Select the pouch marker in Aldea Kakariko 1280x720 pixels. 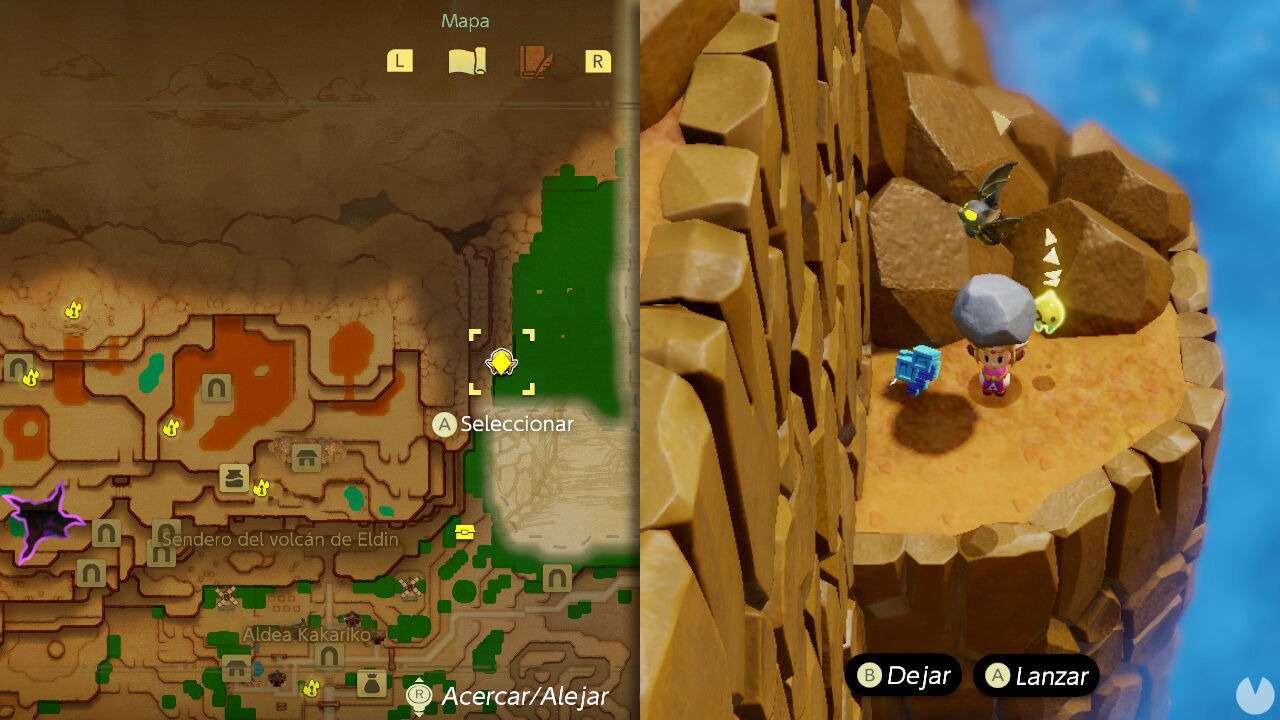tap(371, 684)
